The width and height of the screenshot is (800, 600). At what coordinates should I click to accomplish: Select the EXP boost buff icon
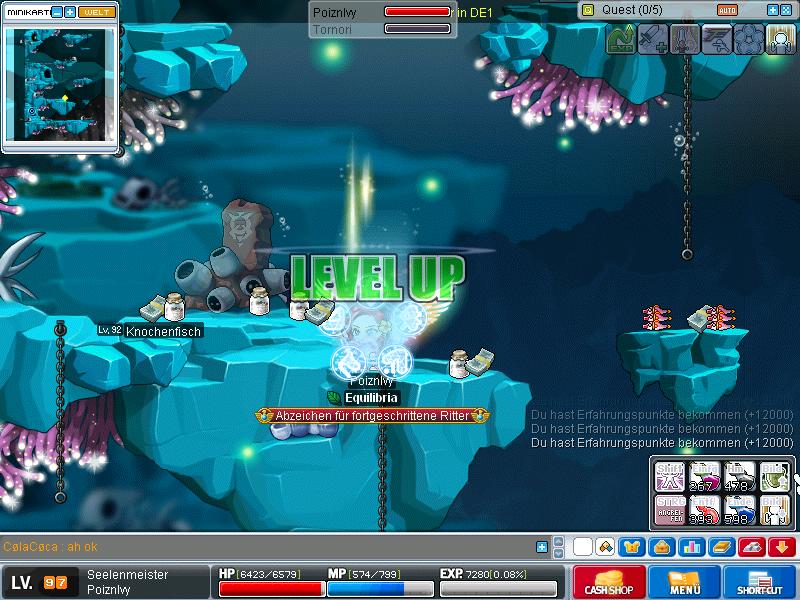click(x=621, y=39)
